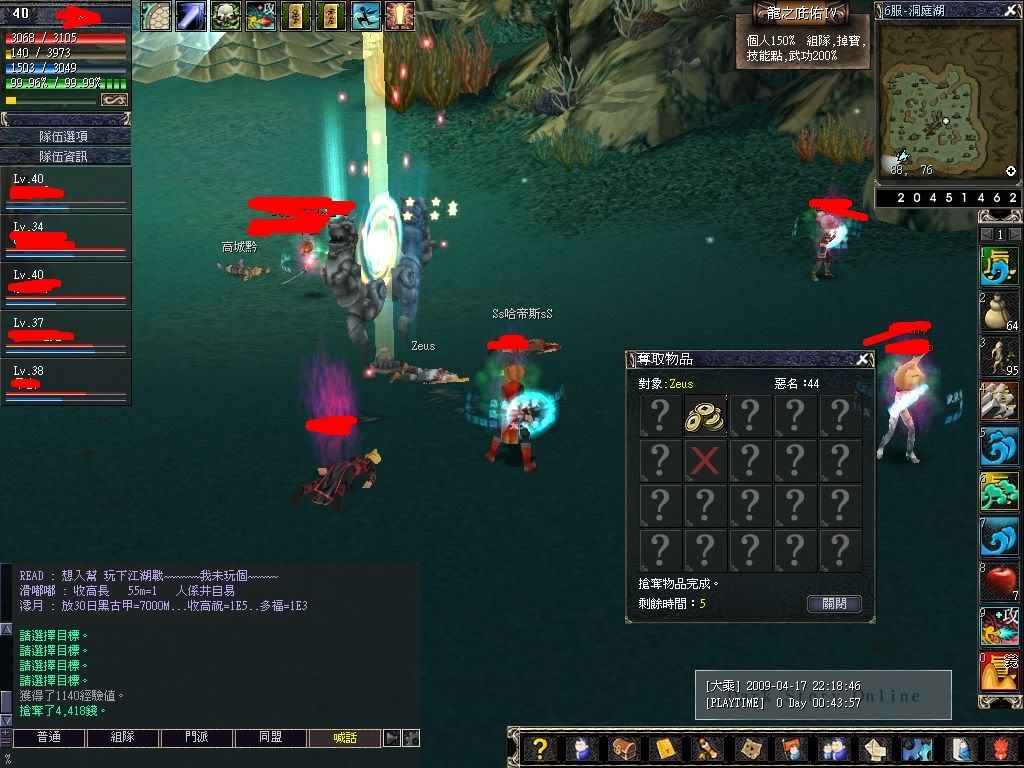Viewport: 1024px width, 768px height.
Task: Open the 隊伍資訊 party info panel
Action: point(65,156)
